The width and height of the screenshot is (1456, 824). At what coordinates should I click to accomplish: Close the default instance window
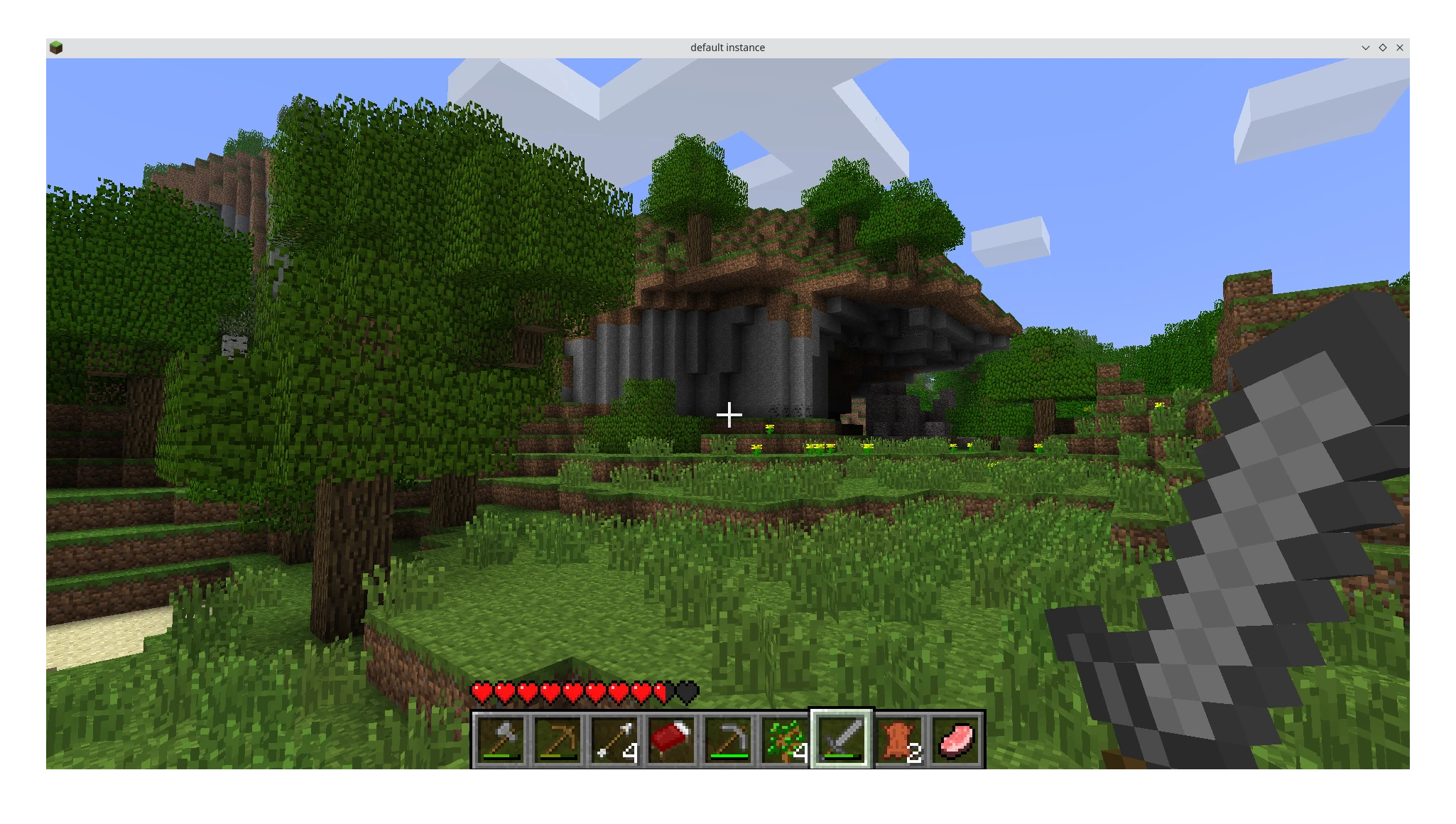(1400, 48)
